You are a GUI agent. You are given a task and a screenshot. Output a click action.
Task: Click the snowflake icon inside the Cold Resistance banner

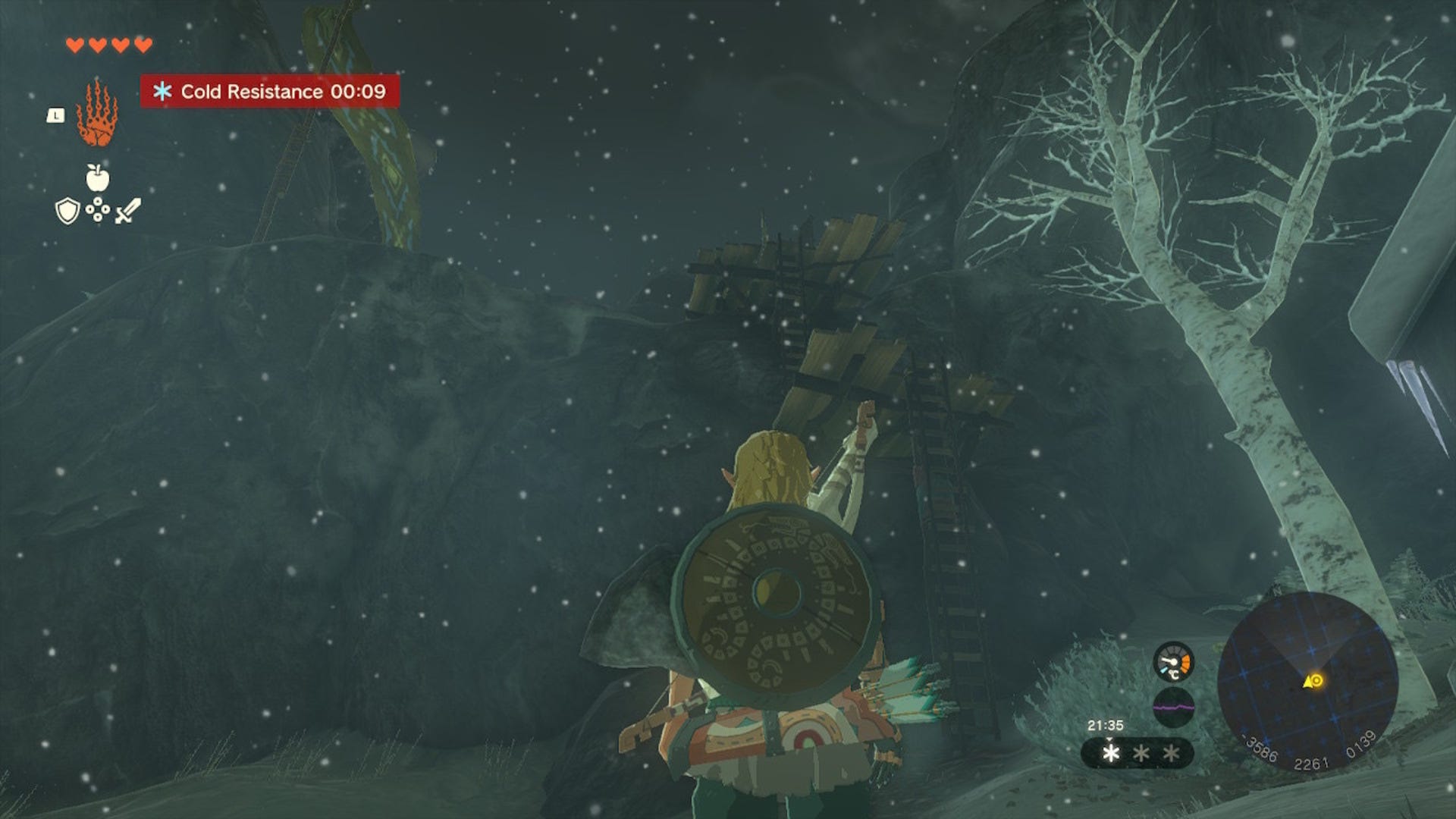[163, 91]
